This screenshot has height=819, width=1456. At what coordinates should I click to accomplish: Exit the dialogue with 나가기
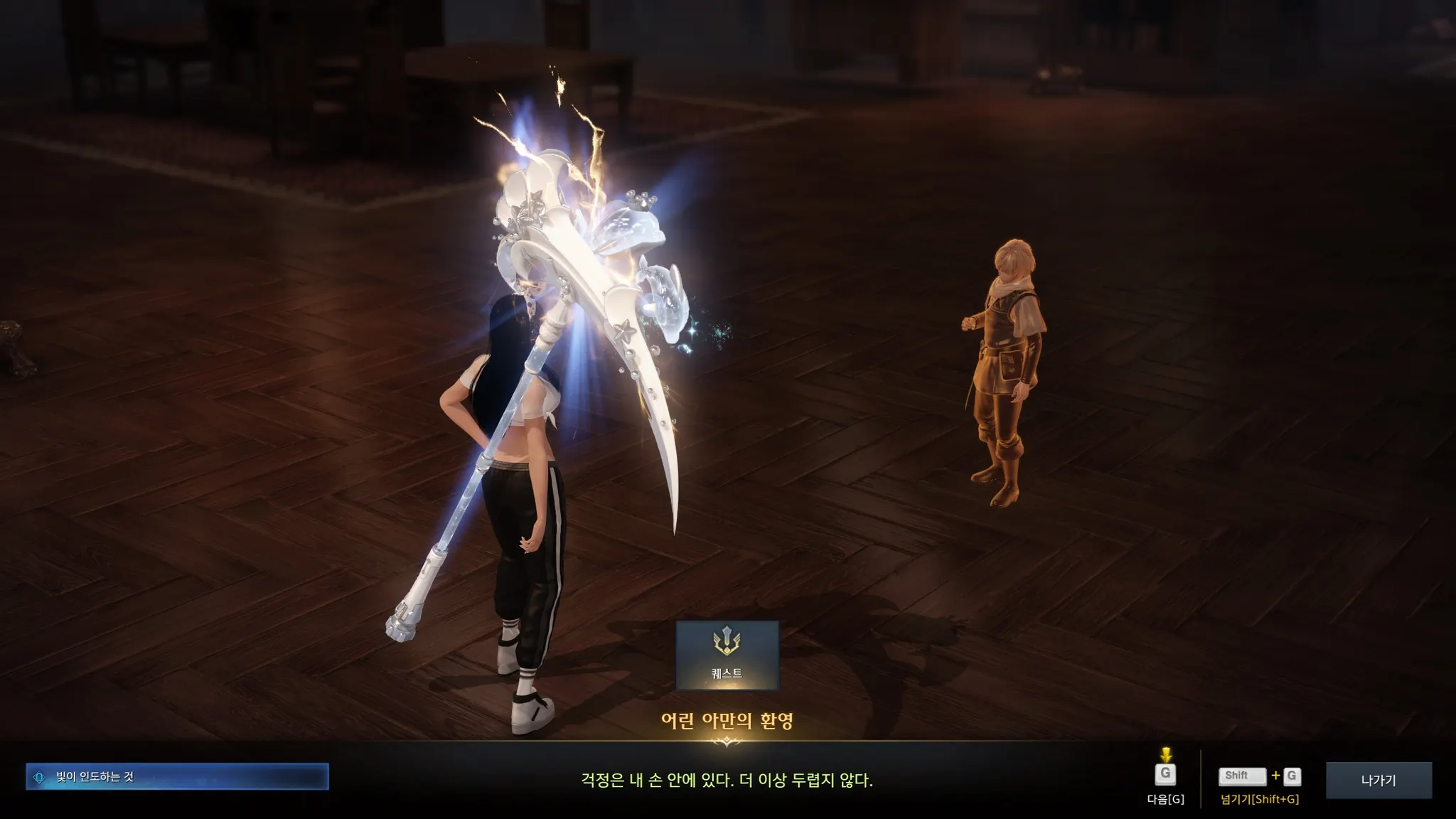[x=1378, y=780]
